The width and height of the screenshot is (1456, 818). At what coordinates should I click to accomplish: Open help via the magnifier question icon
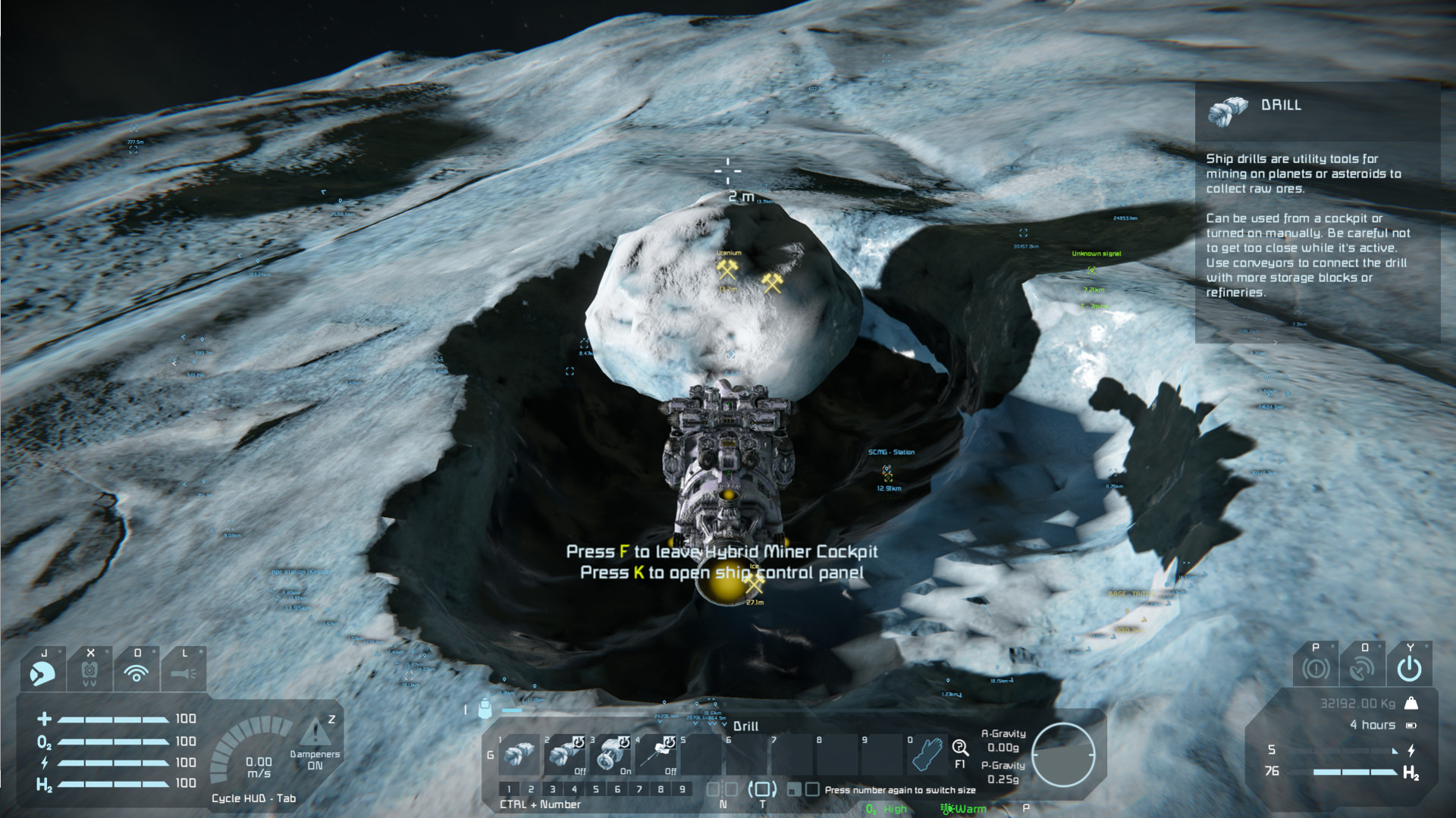(x=959, y=748)
